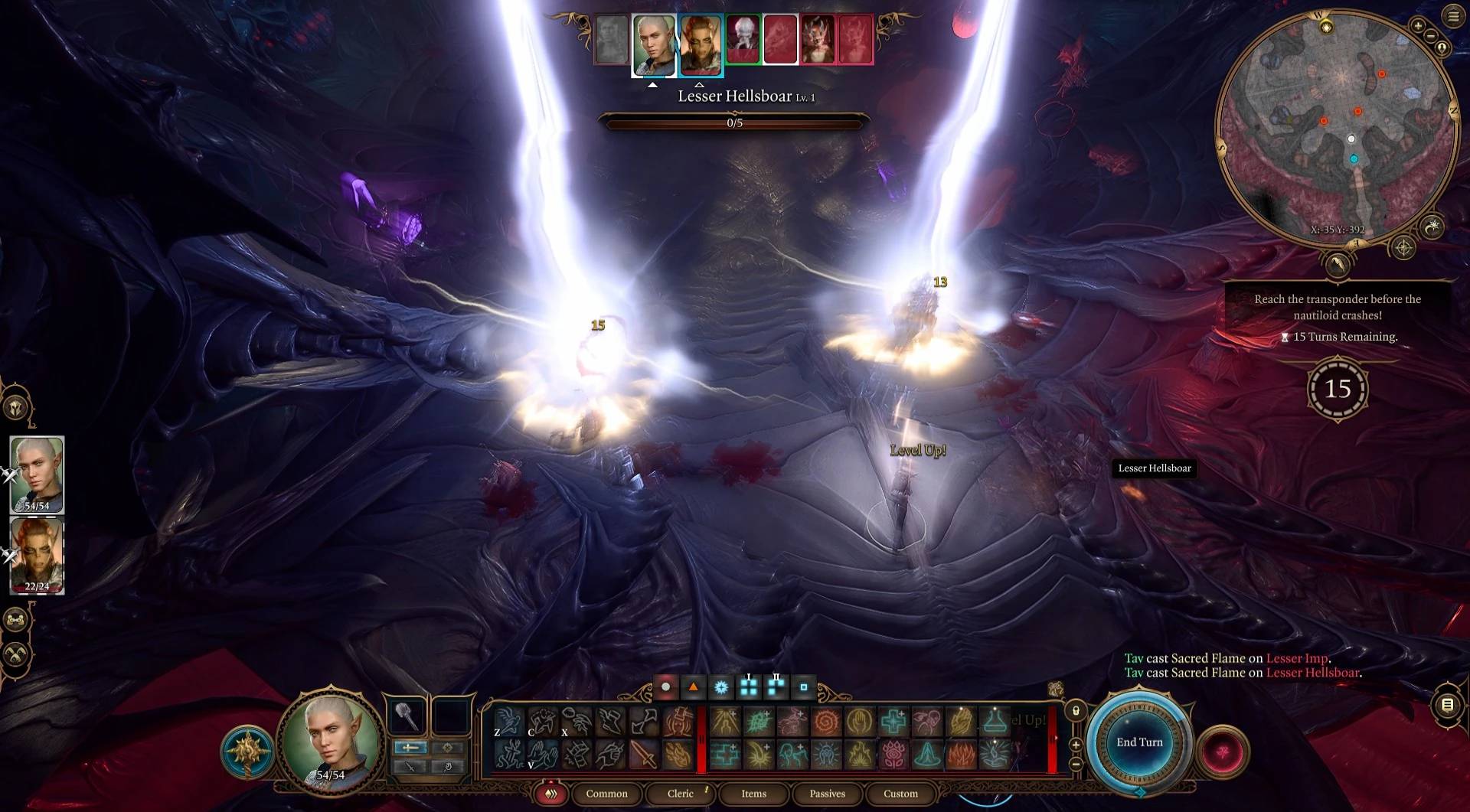Zoom in on the minimap
The height and width of the screenshot is (812, 1470).
coord(1418,26)
